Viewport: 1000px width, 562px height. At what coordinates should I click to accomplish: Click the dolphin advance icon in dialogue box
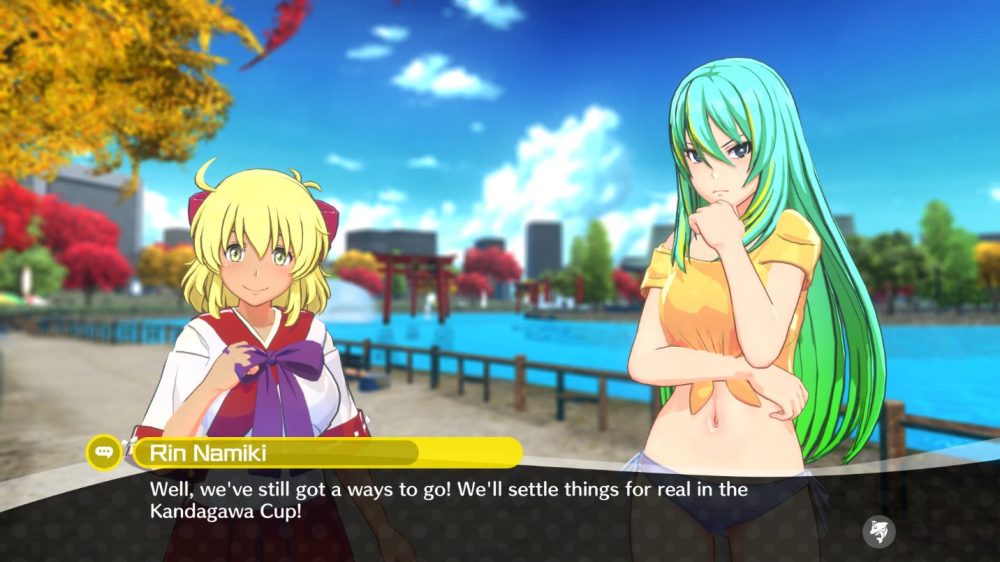coord(879,531)
